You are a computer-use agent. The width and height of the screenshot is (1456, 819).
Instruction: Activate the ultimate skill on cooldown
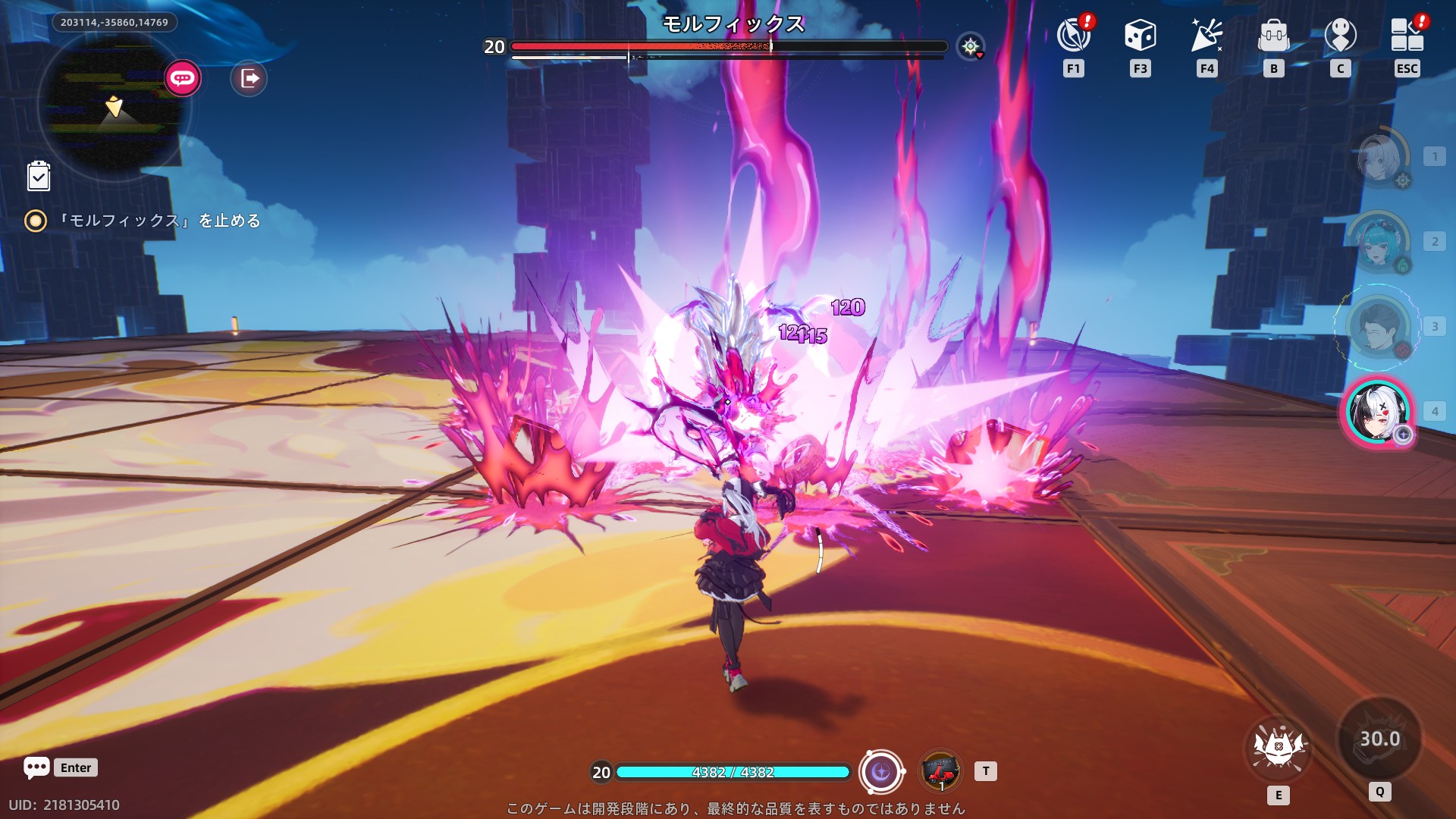point(1379,739)
